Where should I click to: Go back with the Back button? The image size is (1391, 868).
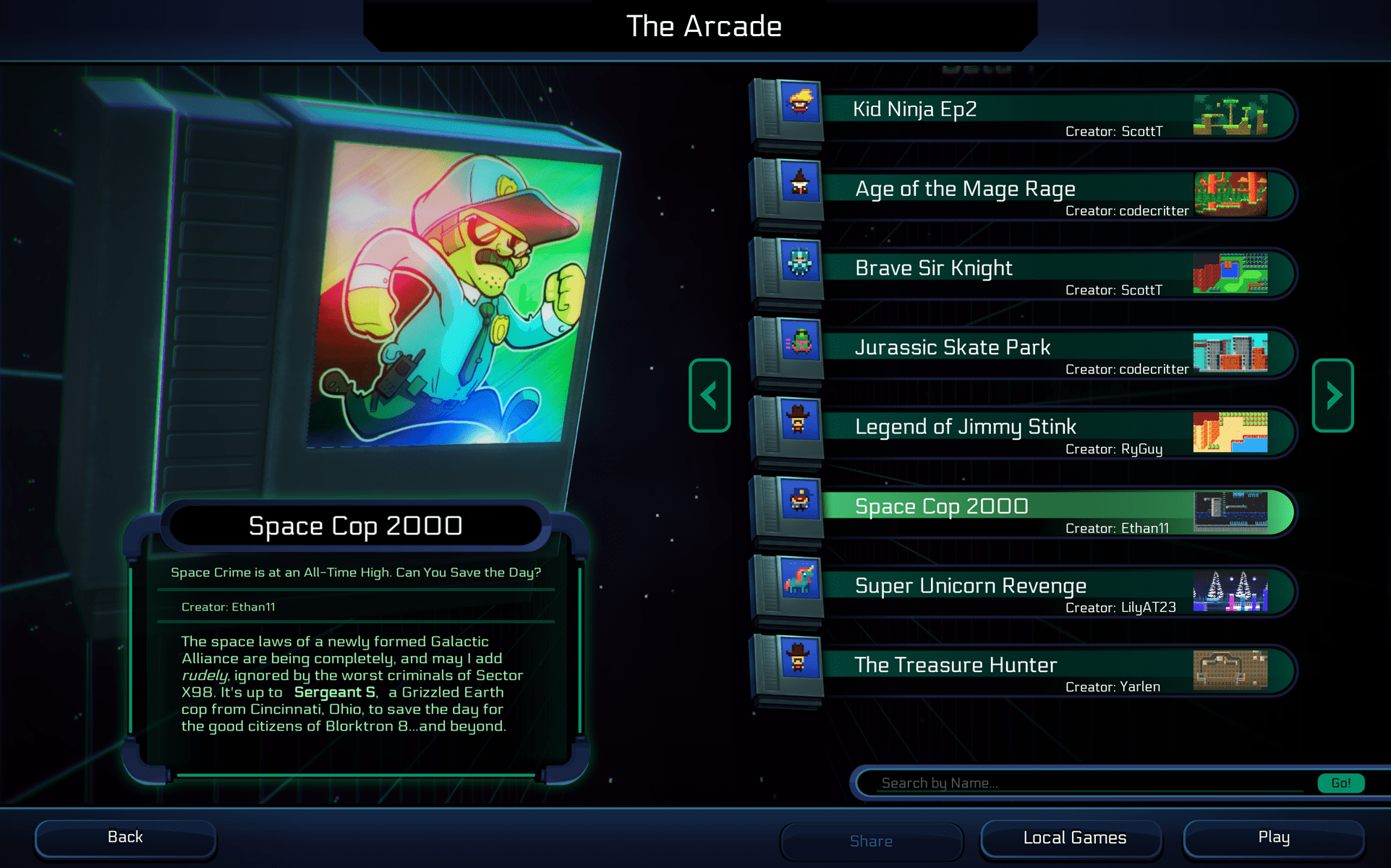[x=125, y=838]
